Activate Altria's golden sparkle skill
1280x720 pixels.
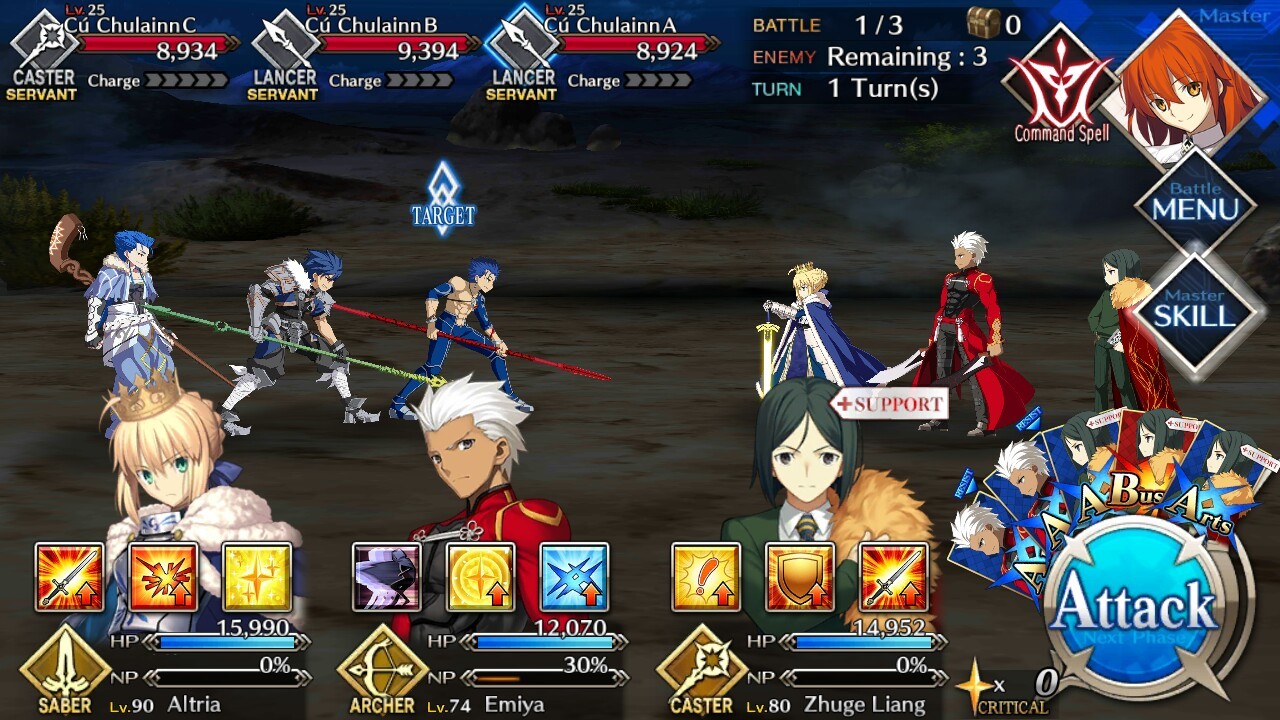257,577
